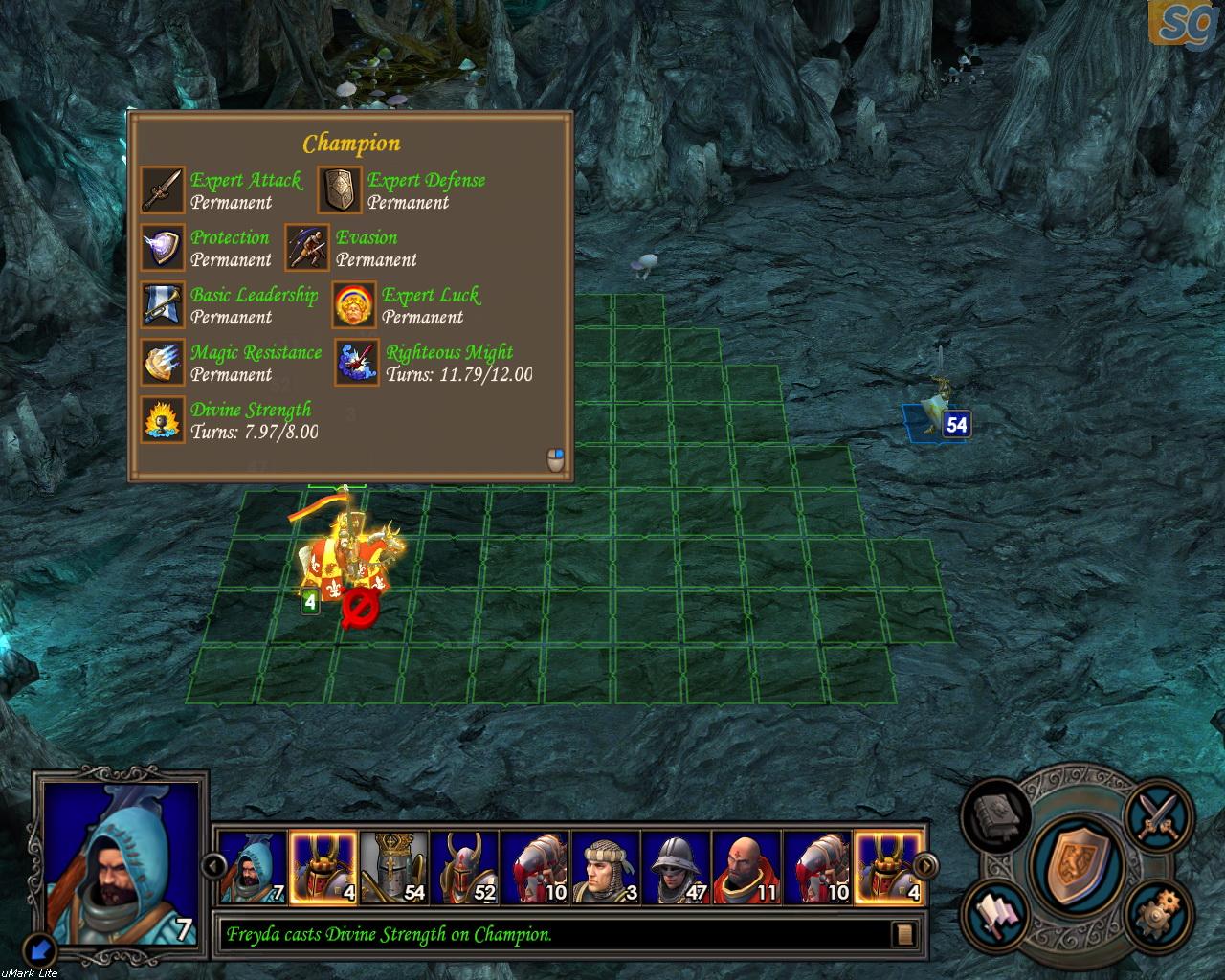Shift the turn order bar right
1225x980 pixels.
[925, 867]
